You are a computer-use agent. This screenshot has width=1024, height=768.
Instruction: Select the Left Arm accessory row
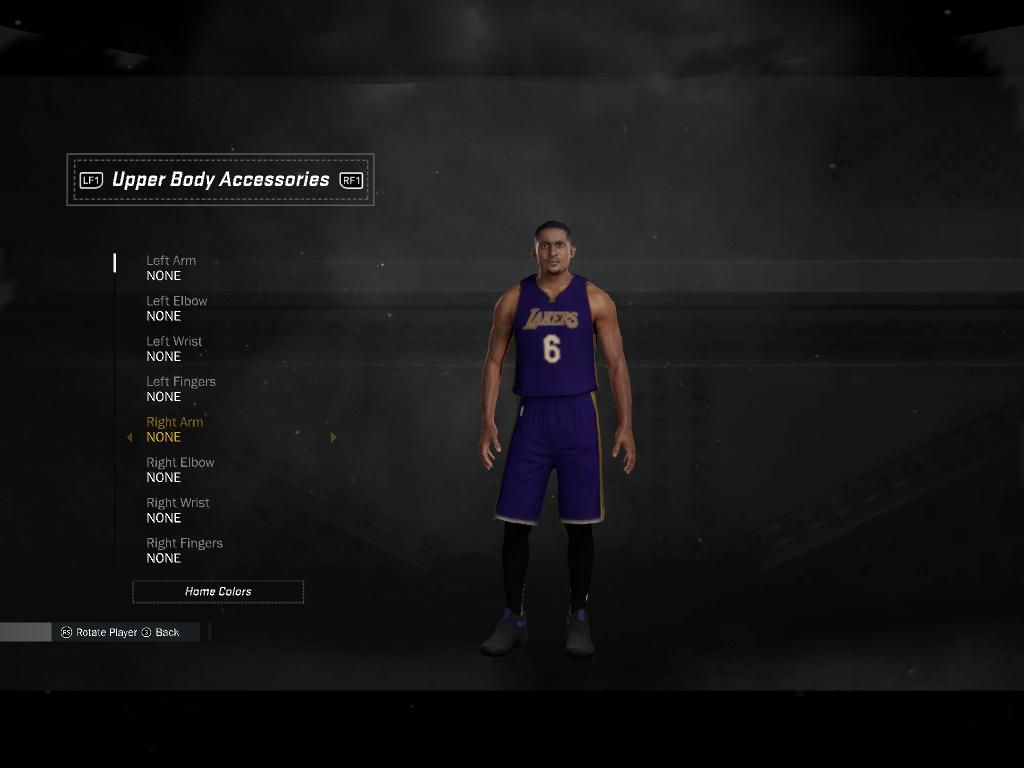click(171, 268)
